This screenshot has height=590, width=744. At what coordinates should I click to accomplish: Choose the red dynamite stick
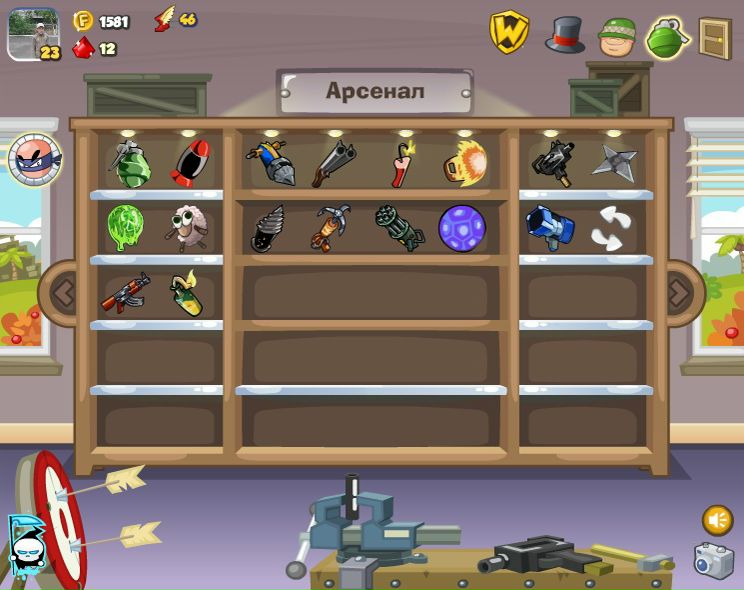(402, 163)
